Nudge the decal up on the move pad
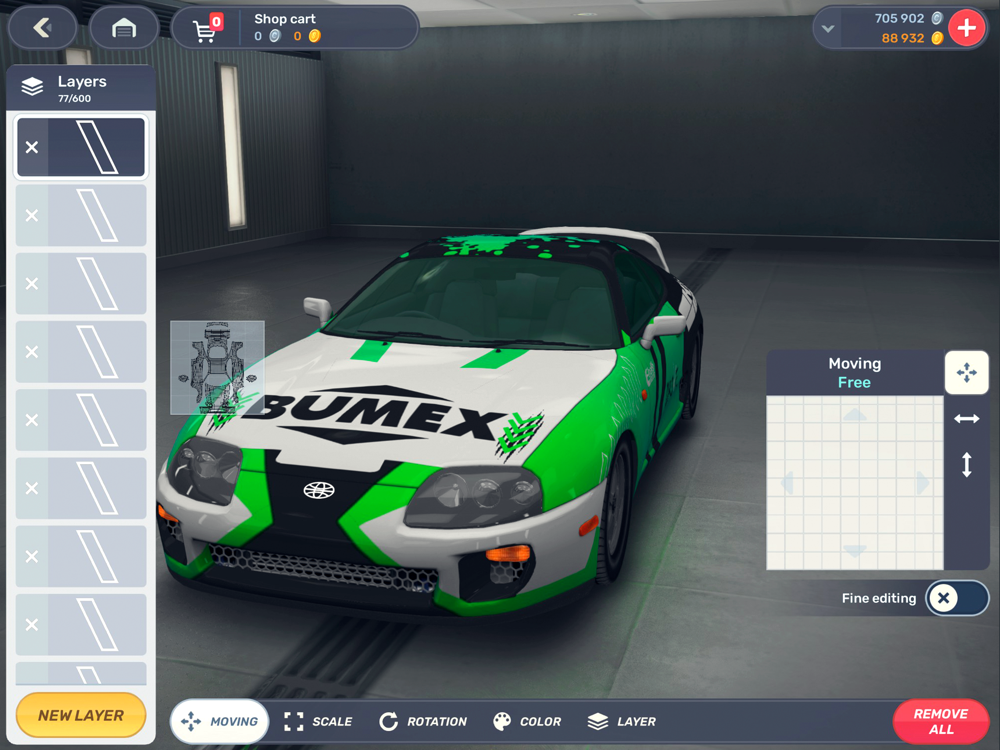 pyautogui.click(x=855, y=414)
